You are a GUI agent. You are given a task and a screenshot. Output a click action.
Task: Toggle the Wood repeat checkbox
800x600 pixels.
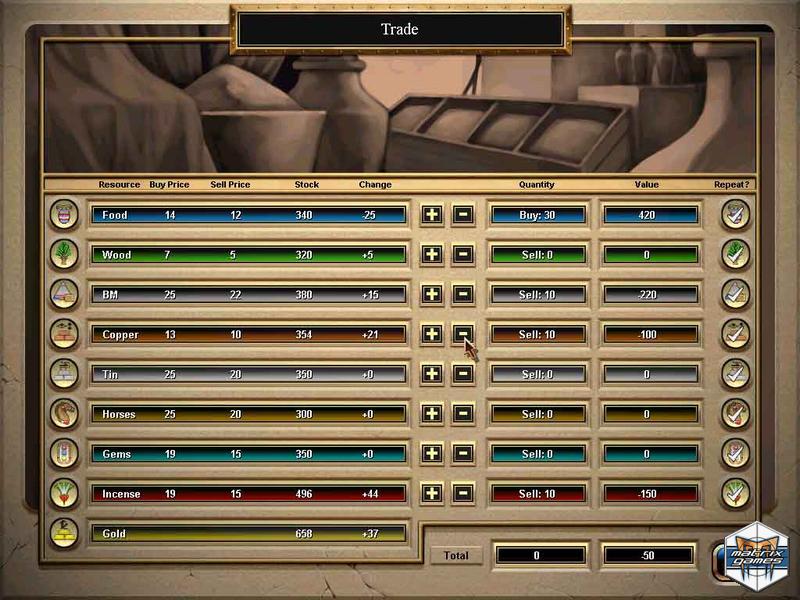point(736,254)
